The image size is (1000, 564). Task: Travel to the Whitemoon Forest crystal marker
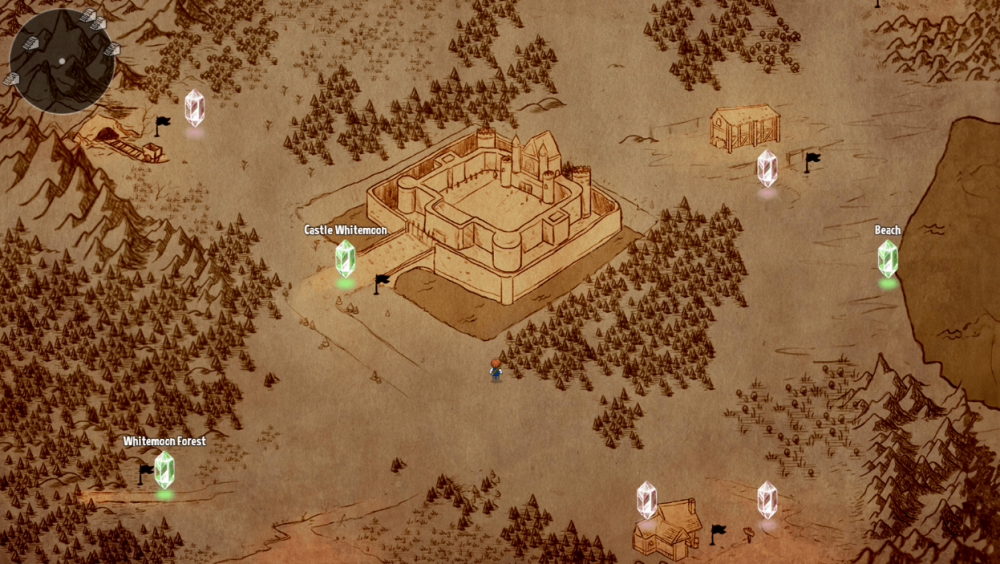(x=164, y=469)
